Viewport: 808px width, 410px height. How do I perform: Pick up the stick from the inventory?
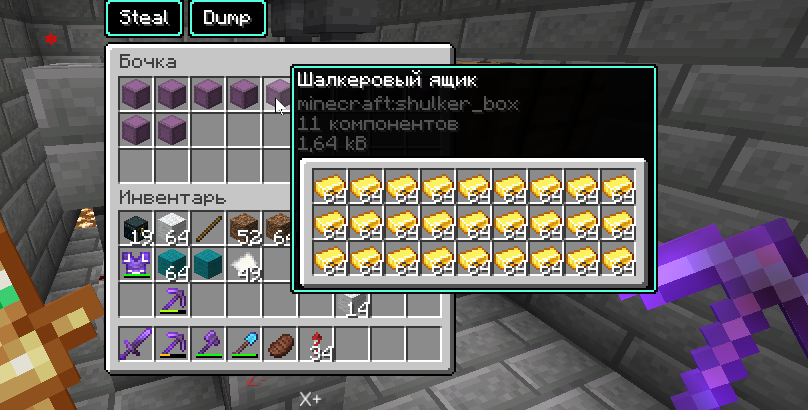point(209,228)
